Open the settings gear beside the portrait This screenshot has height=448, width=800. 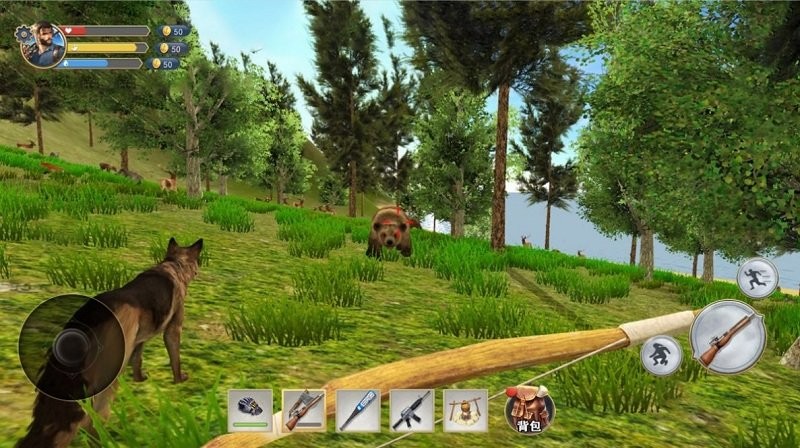(24, 32)
